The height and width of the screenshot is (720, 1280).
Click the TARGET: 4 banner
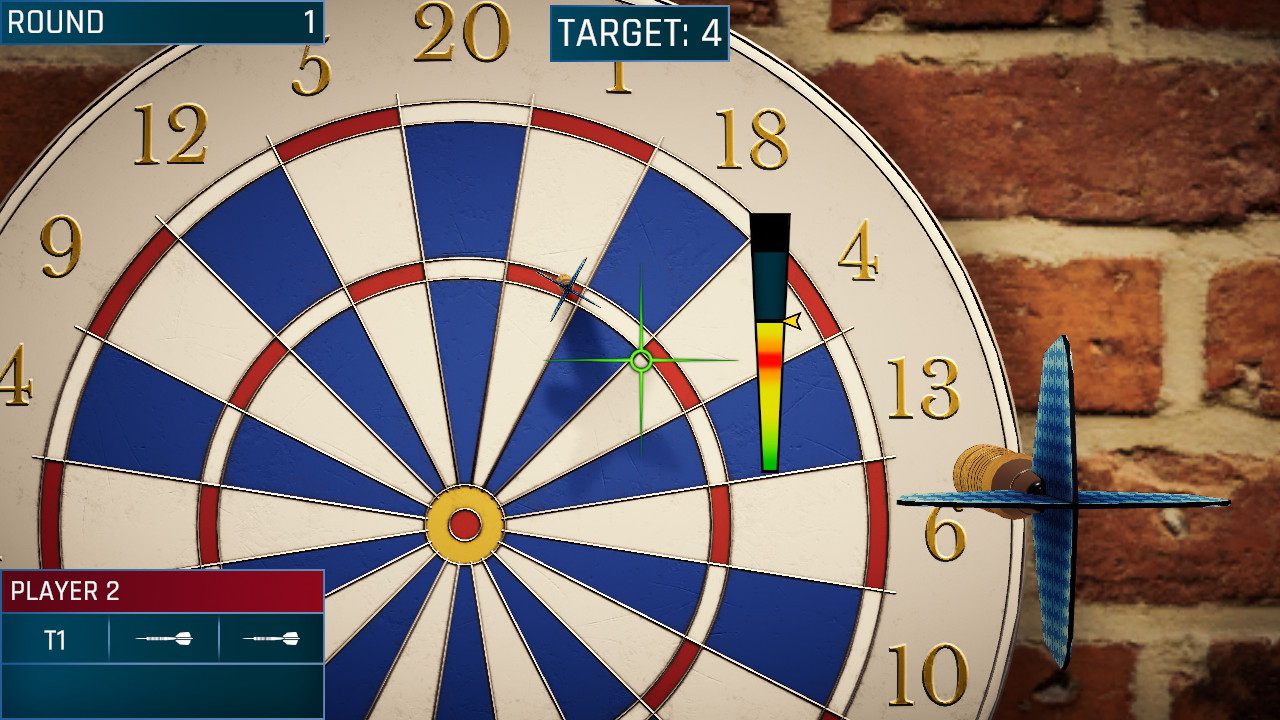tap(640, 29)
